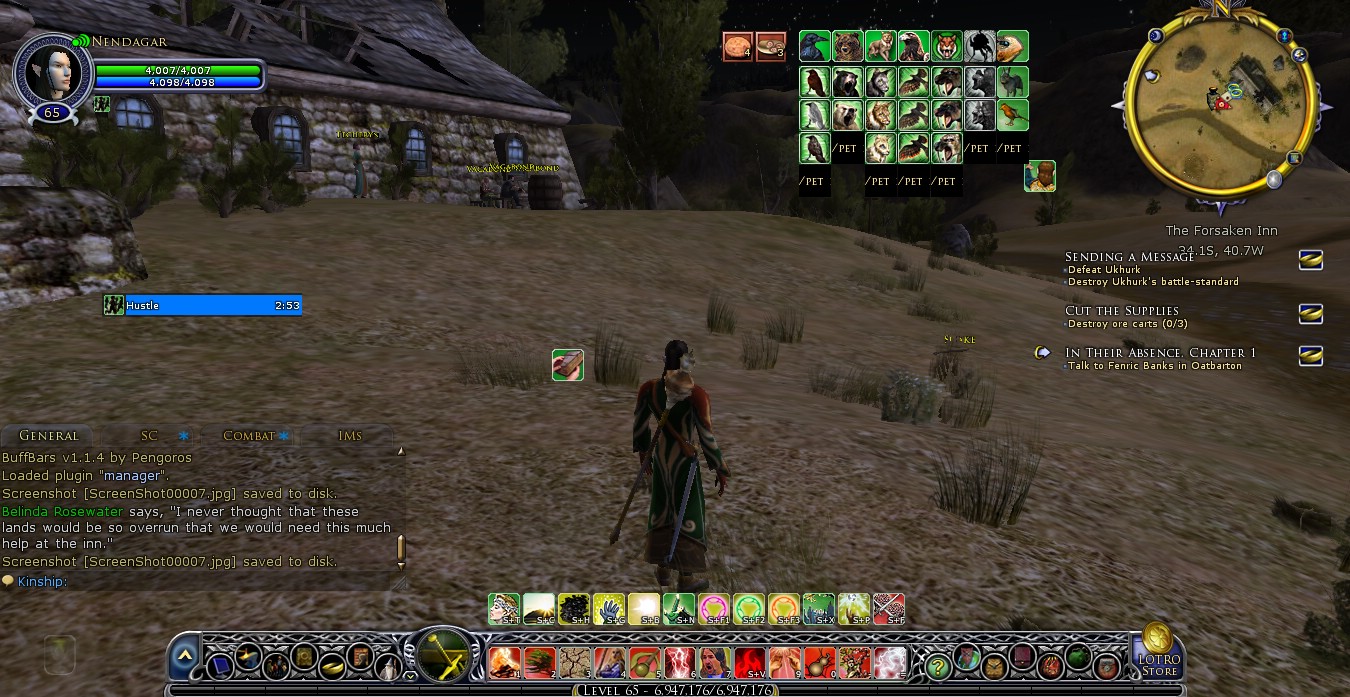This screenshot has width=1350, height=697.
Task: Expand the main menu arrow button
Action: point(184,656)
